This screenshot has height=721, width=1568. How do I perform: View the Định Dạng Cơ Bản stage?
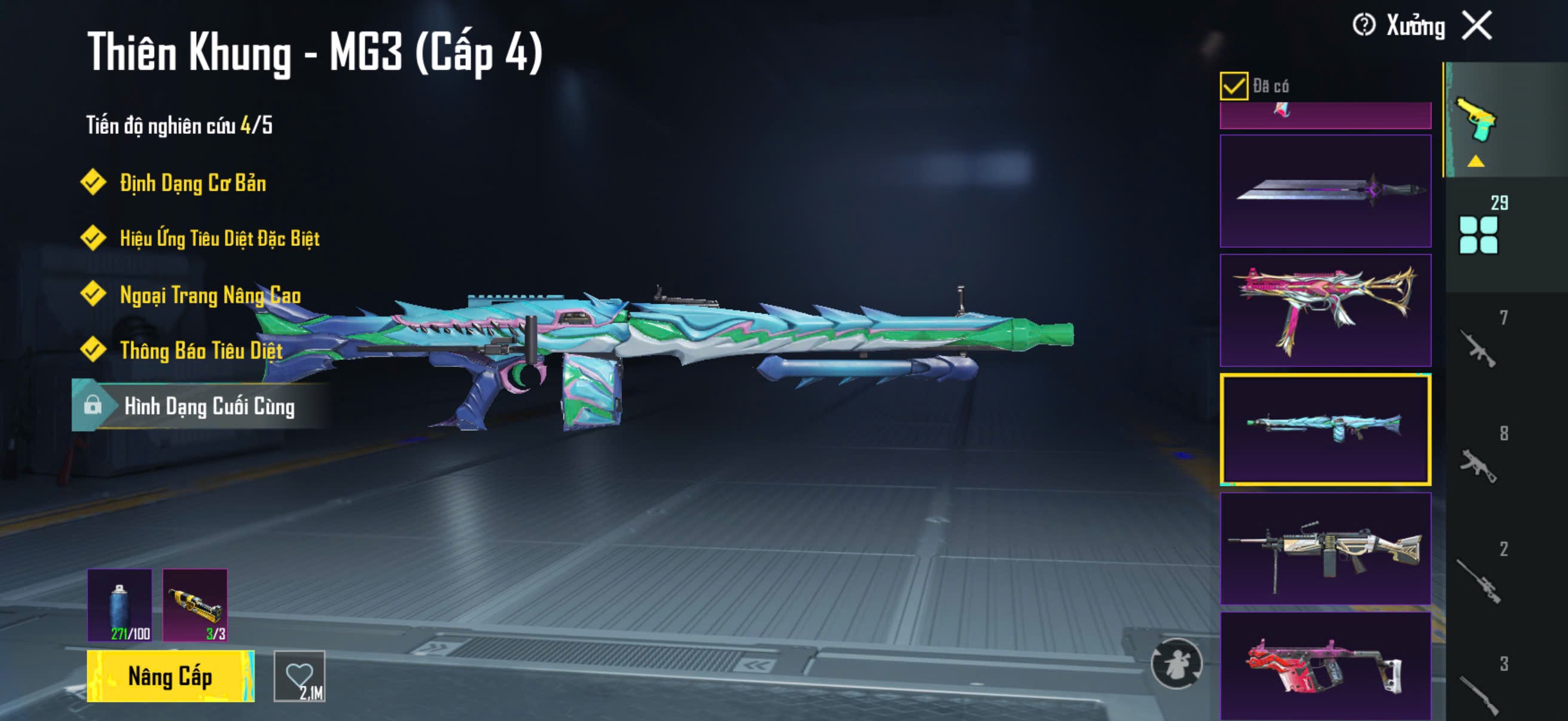click(x=192, y=183)
